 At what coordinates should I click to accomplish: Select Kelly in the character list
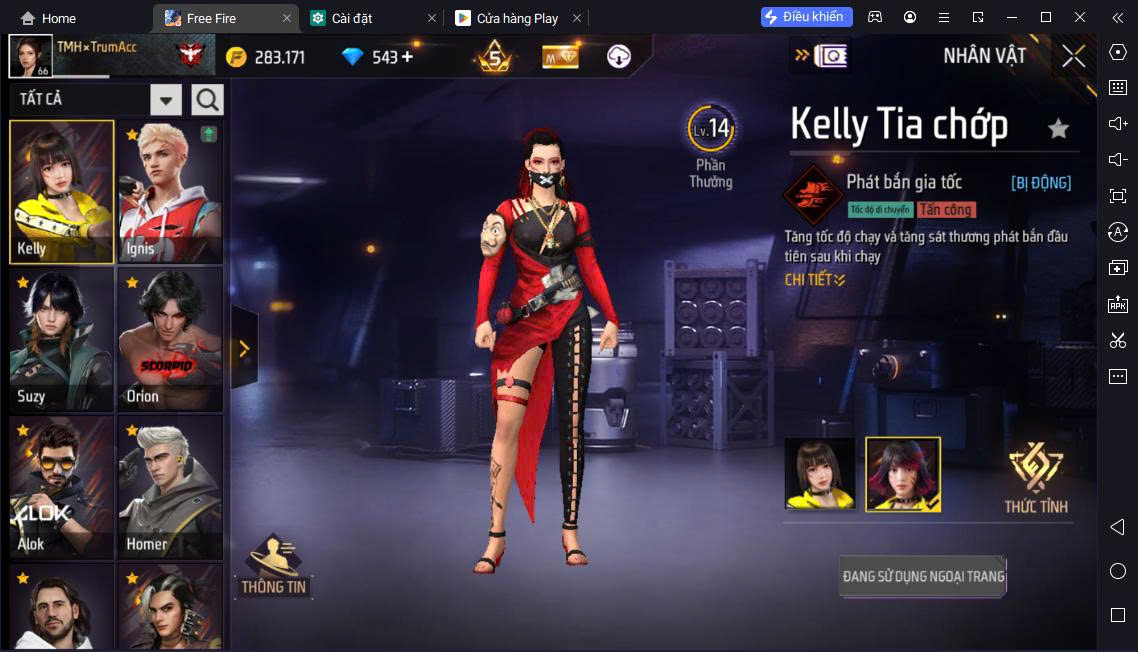[62, 192]
